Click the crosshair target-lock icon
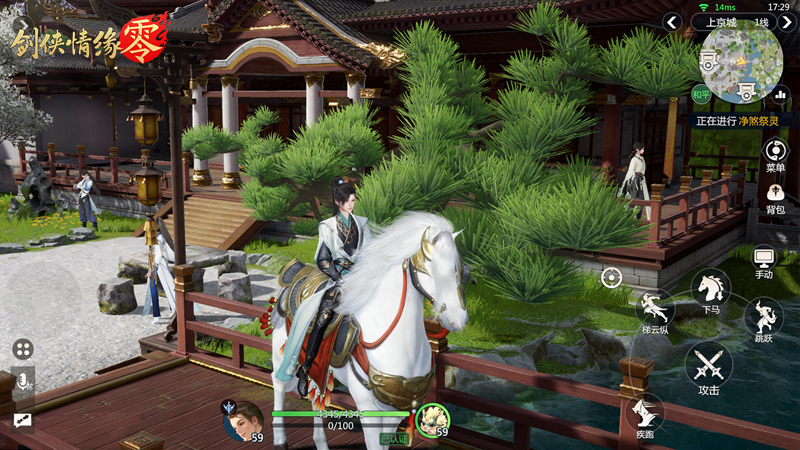Screen dimensions: 800x450 point(611,277)
